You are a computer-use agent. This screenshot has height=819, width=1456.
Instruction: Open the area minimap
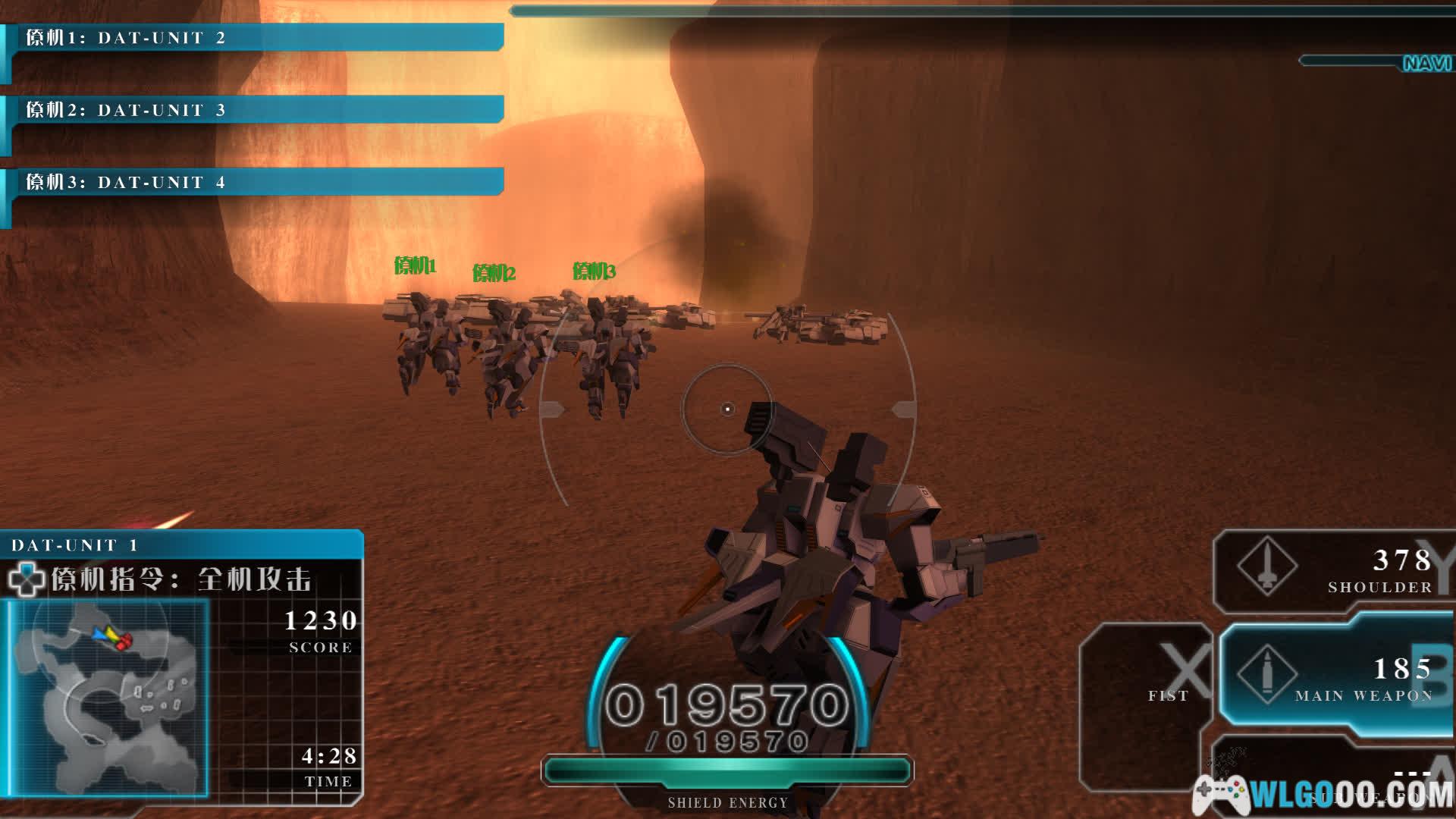coord(106,698)
